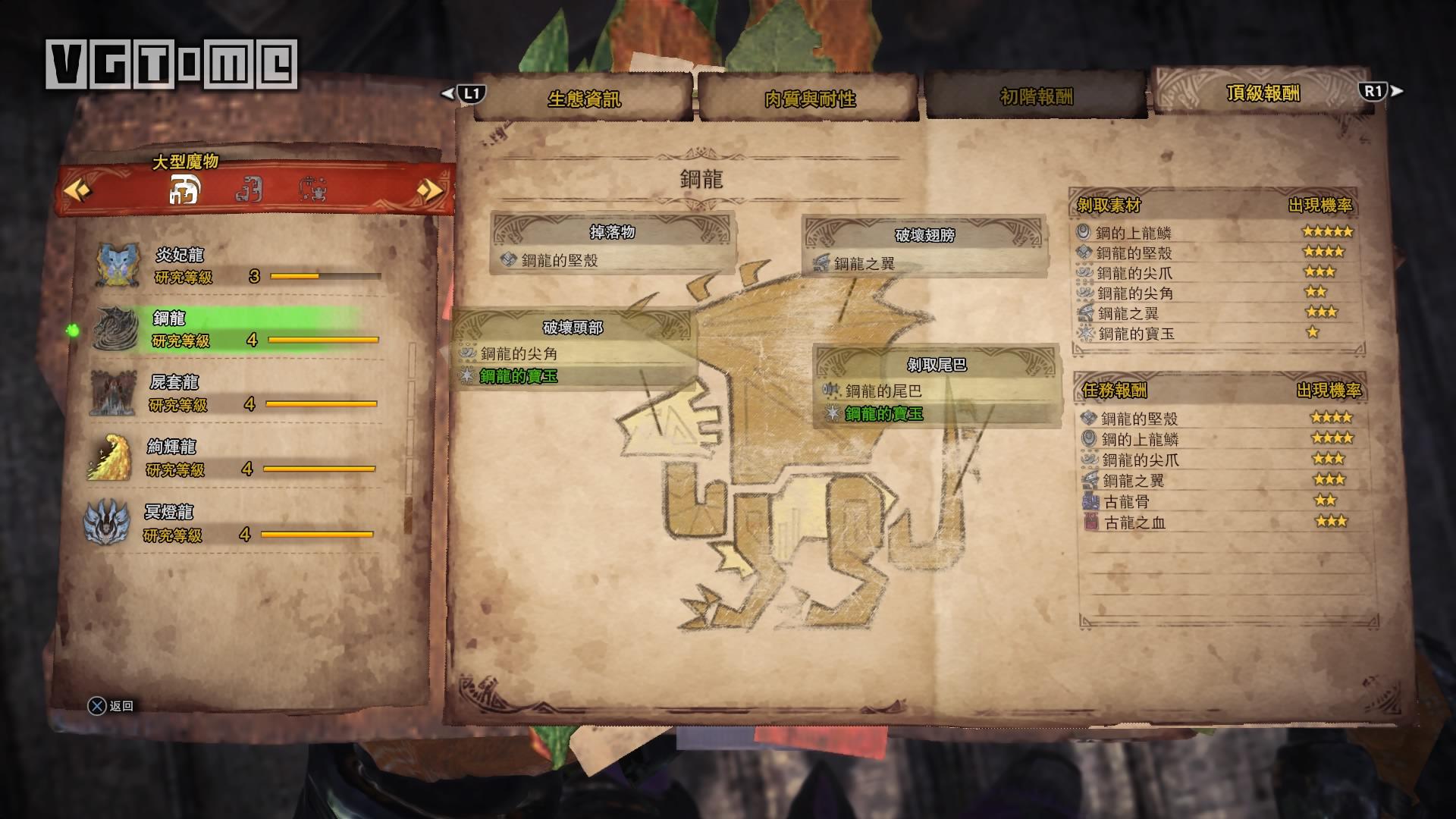1456x819 pixels.
Task: Click 鋼龍之翼 under 破壞翅膀
Action: coord(864,264)
